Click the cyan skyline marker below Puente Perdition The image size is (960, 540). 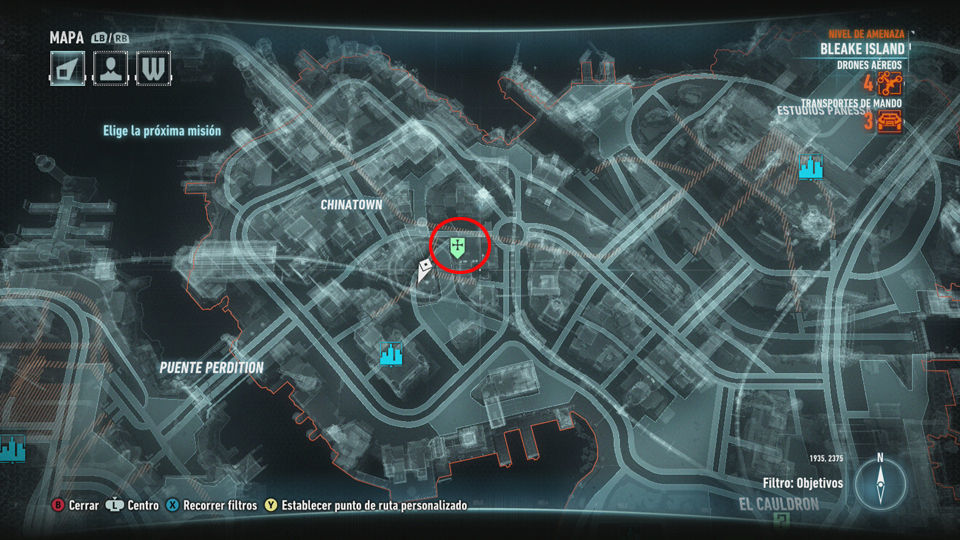point(11,448)
